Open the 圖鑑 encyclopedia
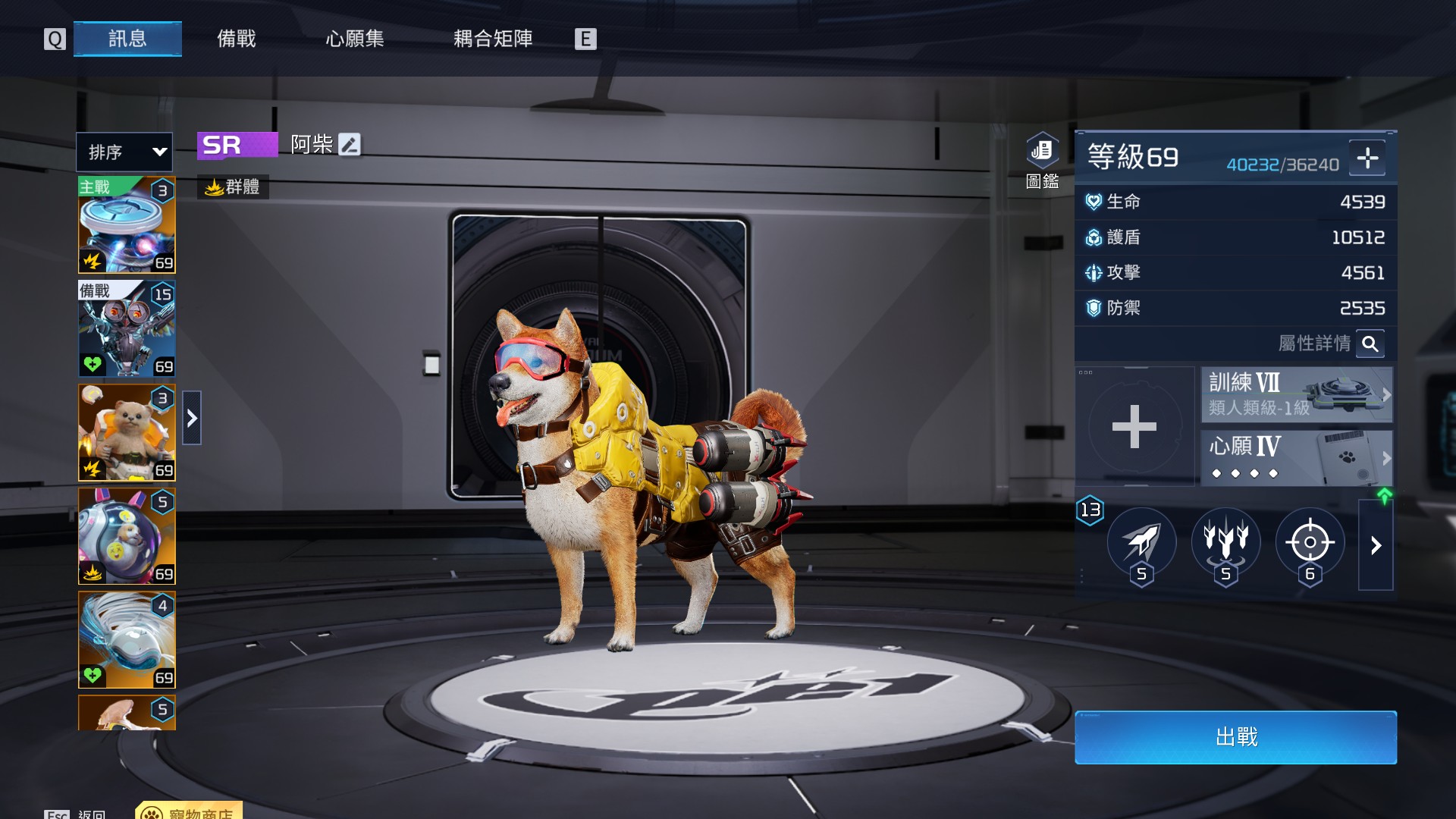The height and width of the screenshot is (819, 1456). point(1042,159)
